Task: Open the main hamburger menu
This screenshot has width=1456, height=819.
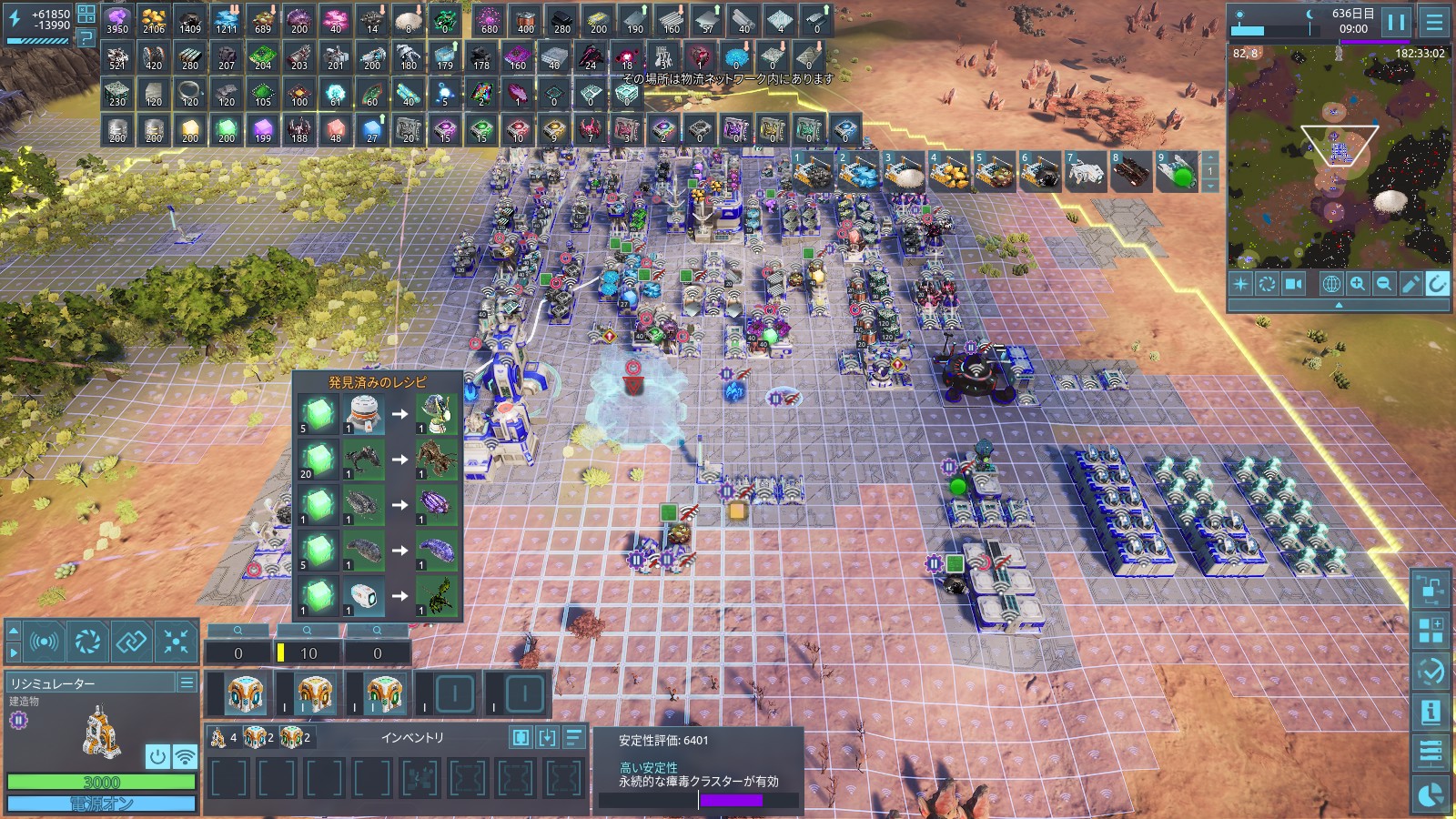Action: (x=1434, y=22)
